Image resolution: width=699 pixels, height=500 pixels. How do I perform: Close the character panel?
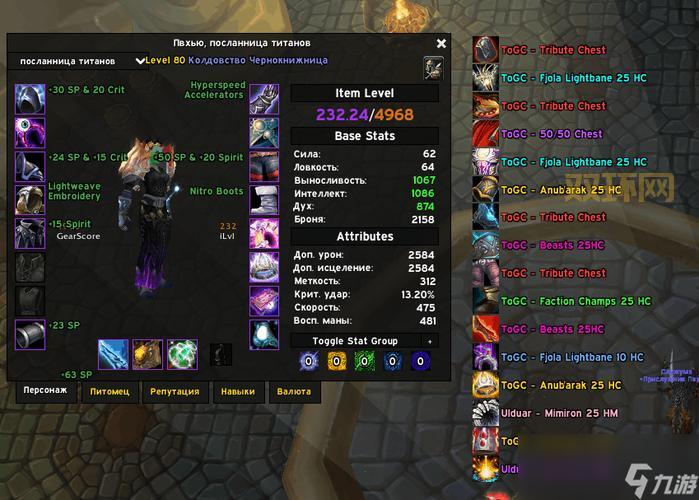(x=441, y=43)
